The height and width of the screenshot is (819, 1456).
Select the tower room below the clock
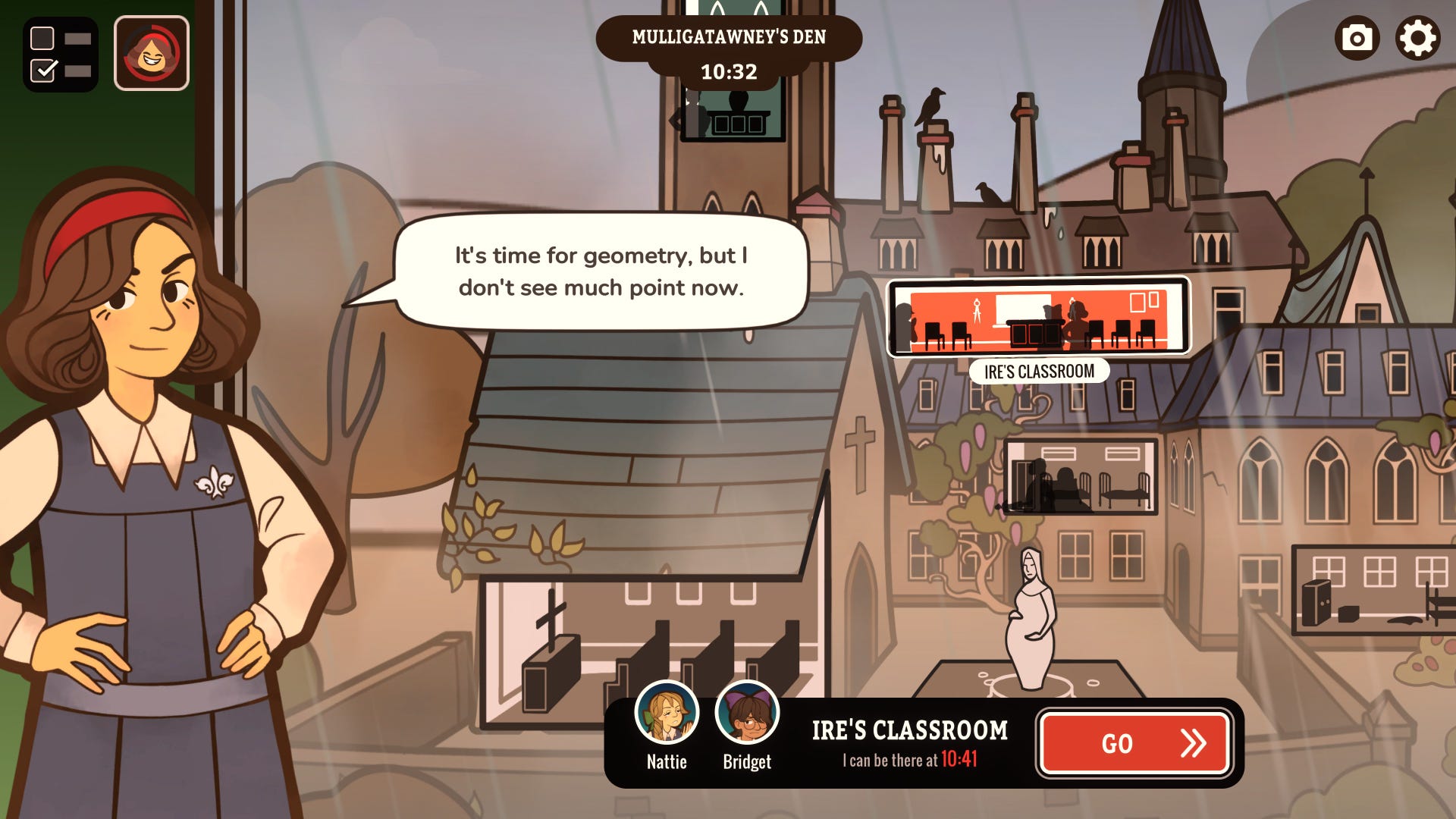tap(733, 114)
